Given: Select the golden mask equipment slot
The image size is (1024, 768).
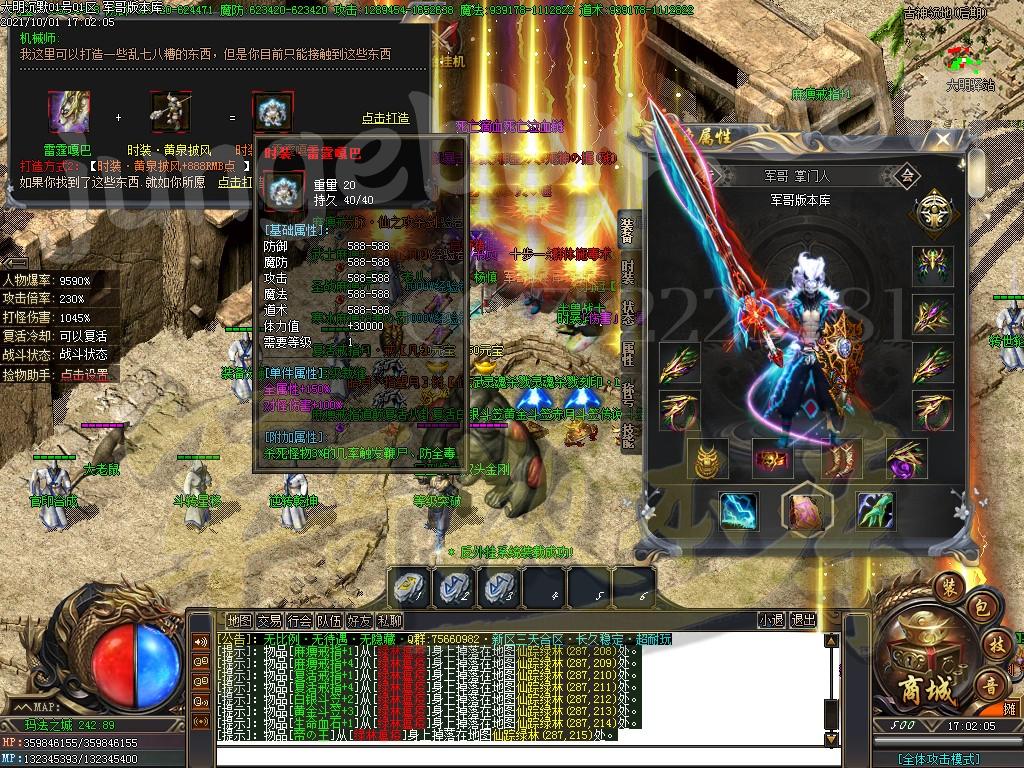Looking at the screenshot, I should pyautogui.click(x=711, y=459).
